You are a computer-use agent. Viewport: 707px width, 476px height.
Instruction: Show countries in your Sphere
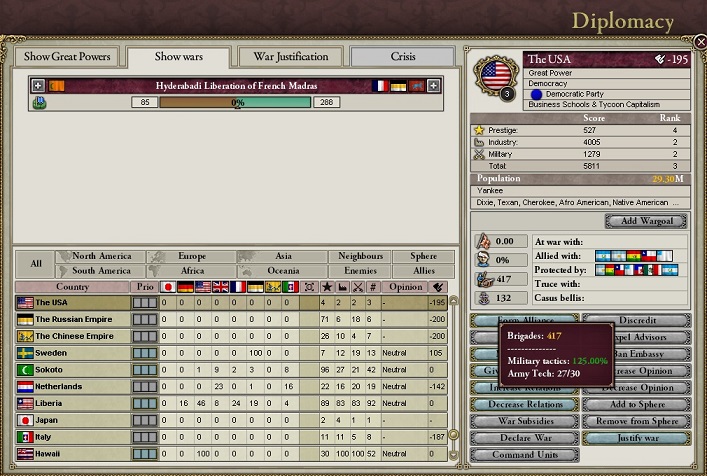[x=416, y=257]
